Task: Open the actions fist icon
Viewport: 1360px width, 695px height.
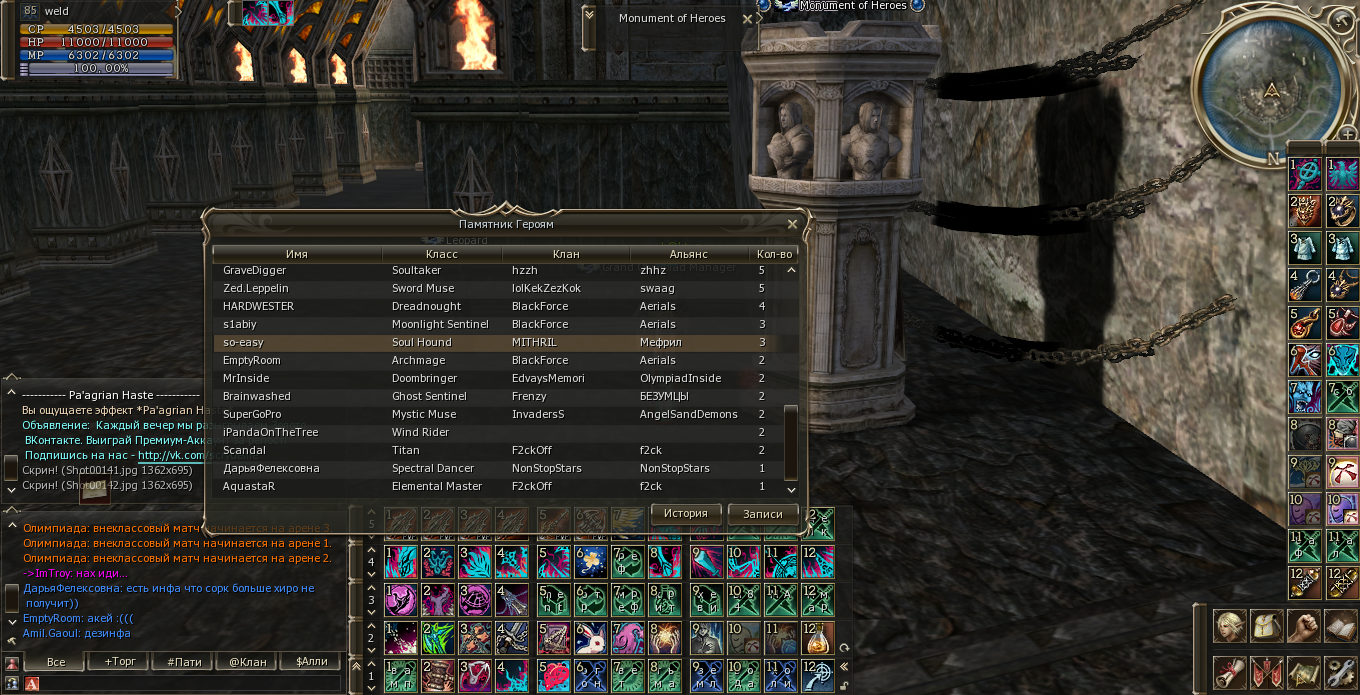Action: pyautogui.click(x=1304, y=626)
